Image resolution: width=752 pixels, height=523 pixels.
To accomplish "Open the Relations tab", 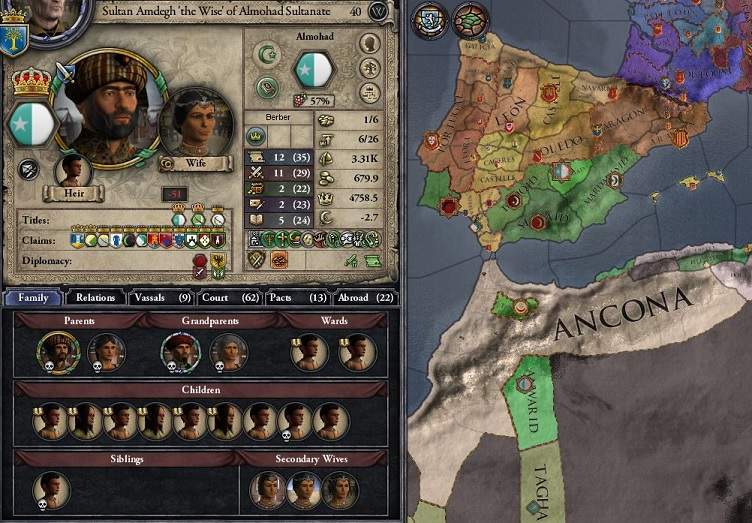I will click(96, 297).
